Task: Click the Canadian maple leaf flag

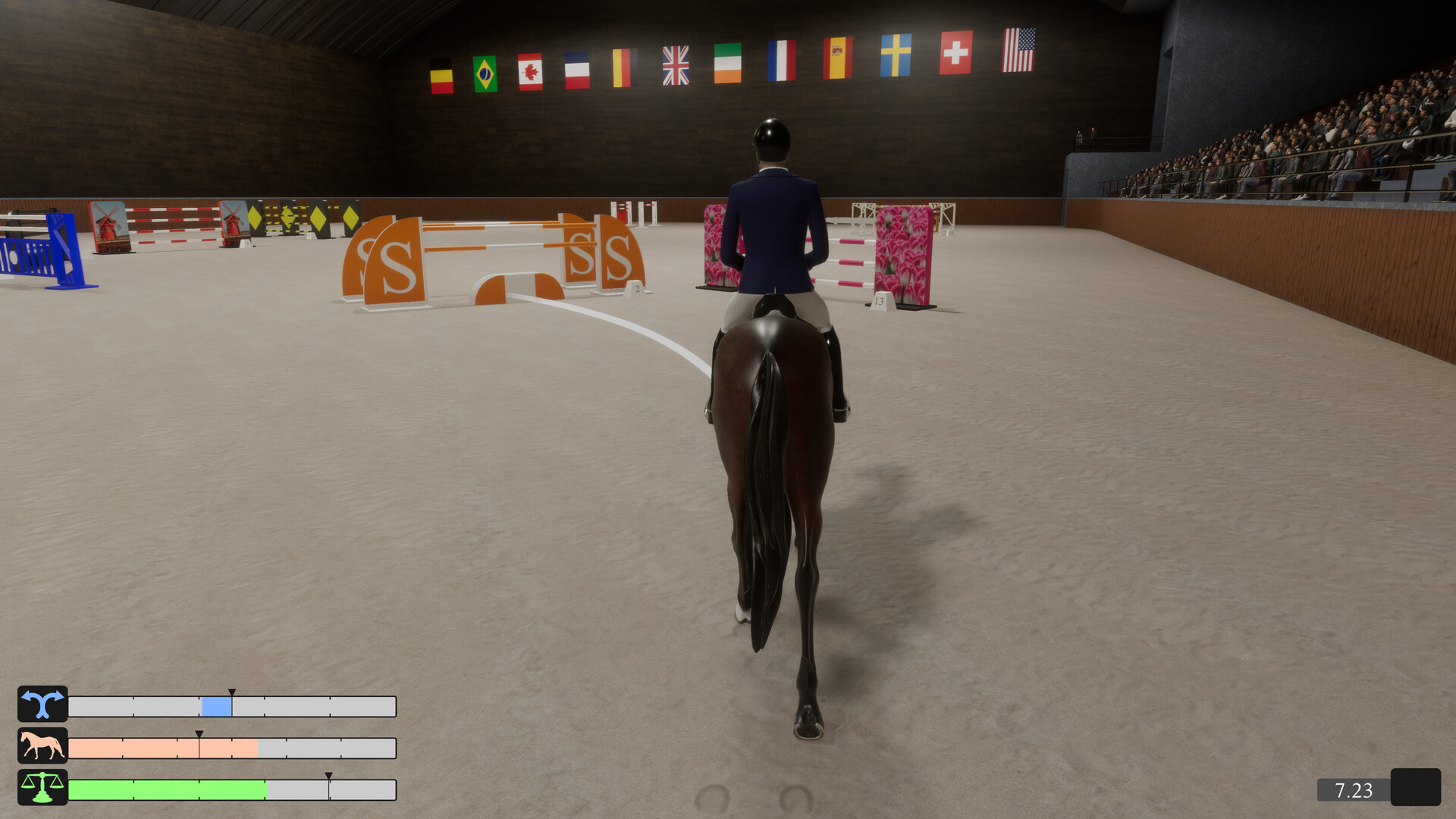Action: click(532, 72)
